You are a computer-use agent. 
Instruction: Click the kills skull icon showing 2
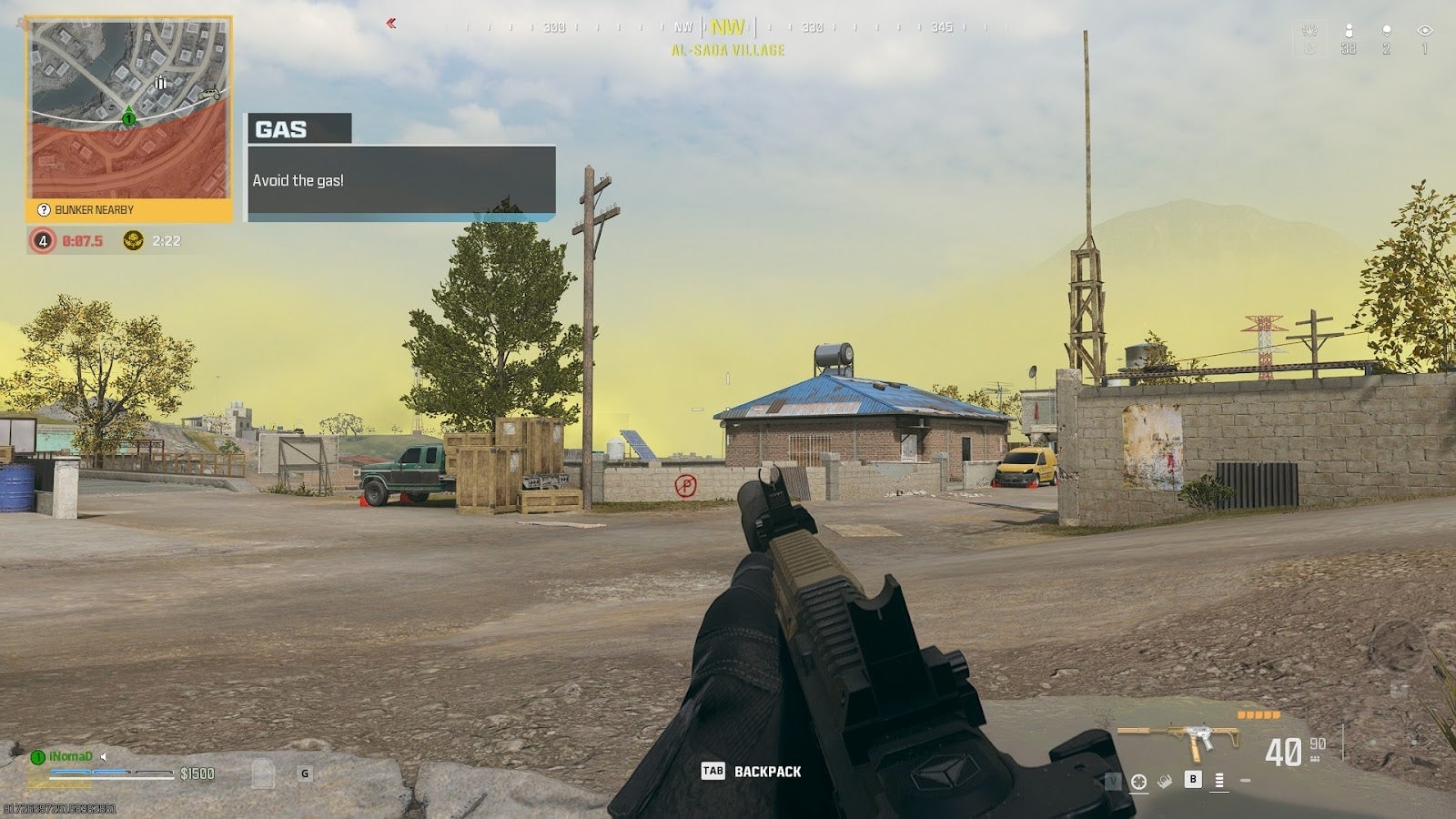click(1387, 30)
